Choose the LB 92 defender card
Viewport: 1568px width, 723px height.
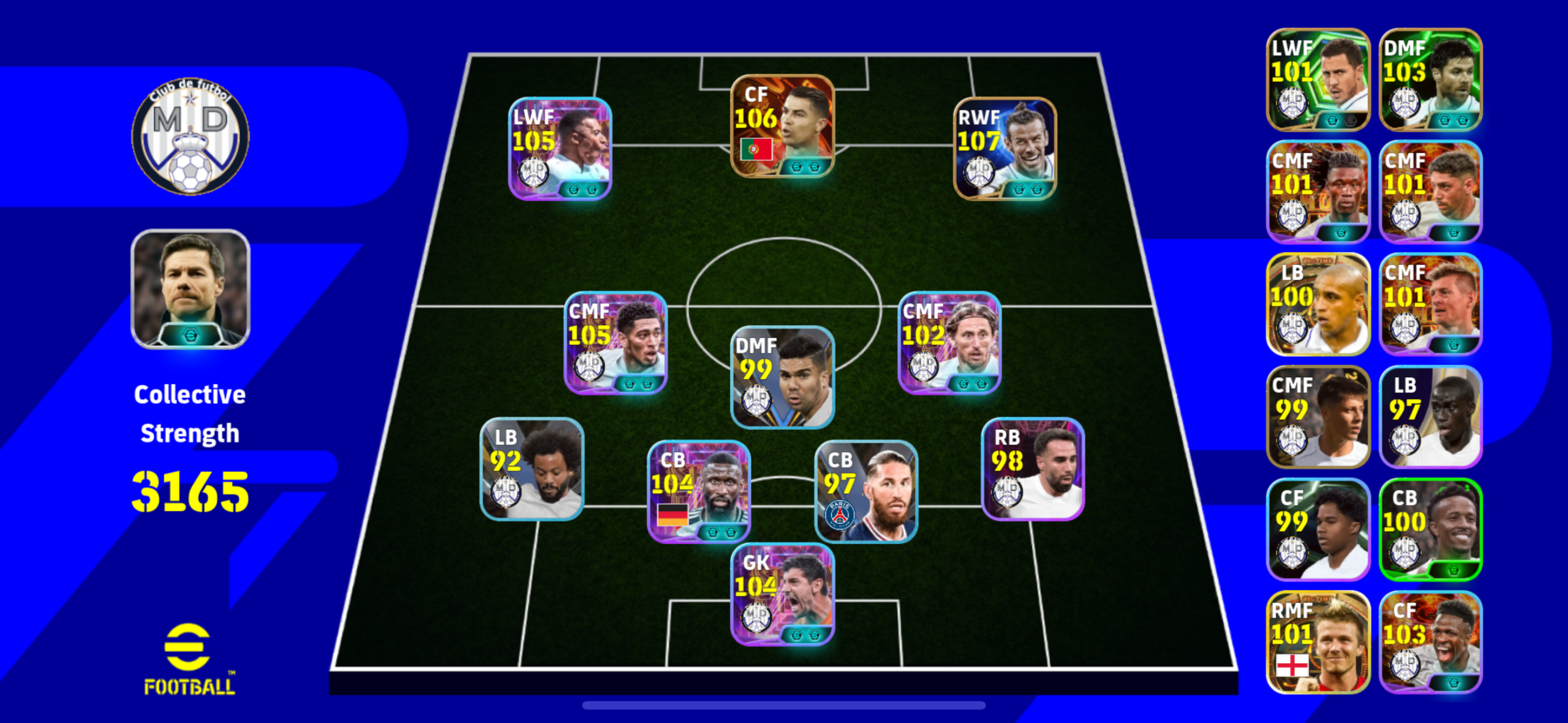(x=532, y=469)
